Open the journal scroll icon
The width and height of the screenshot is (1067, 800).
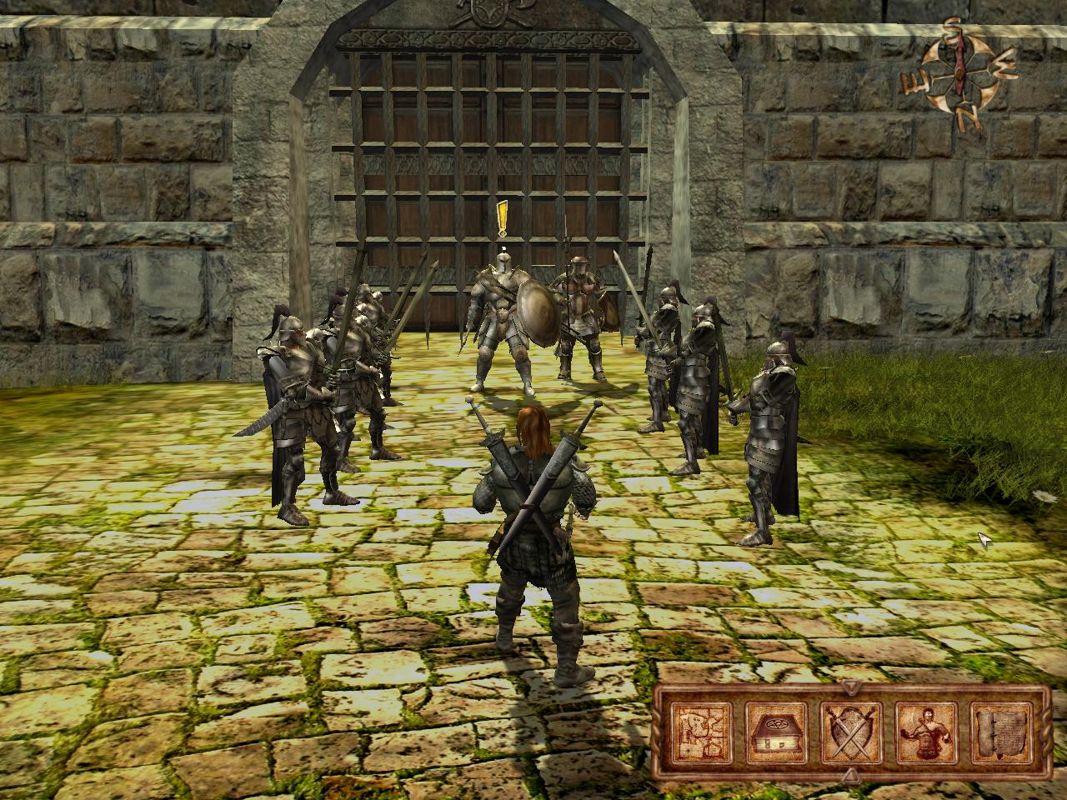tap(1001, 732)
